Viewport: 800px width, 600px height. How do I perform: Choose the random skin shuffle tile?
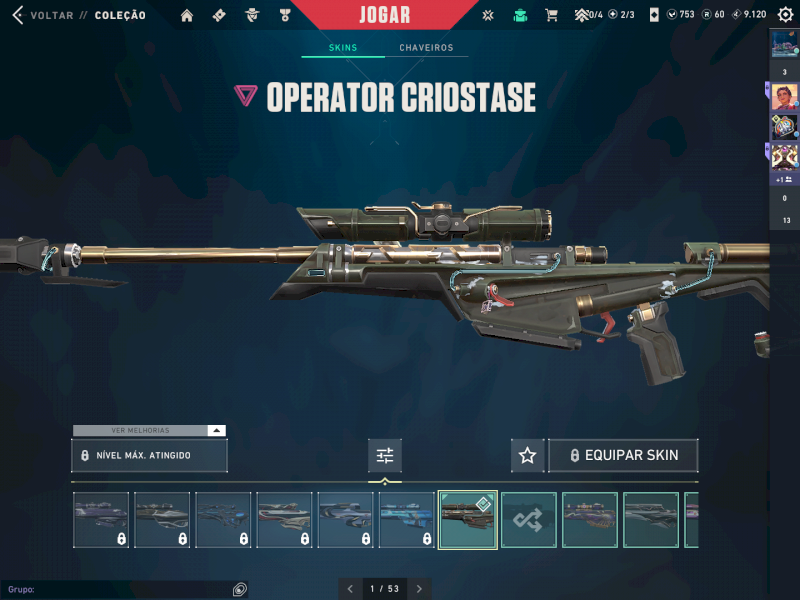tap(528, 520)
